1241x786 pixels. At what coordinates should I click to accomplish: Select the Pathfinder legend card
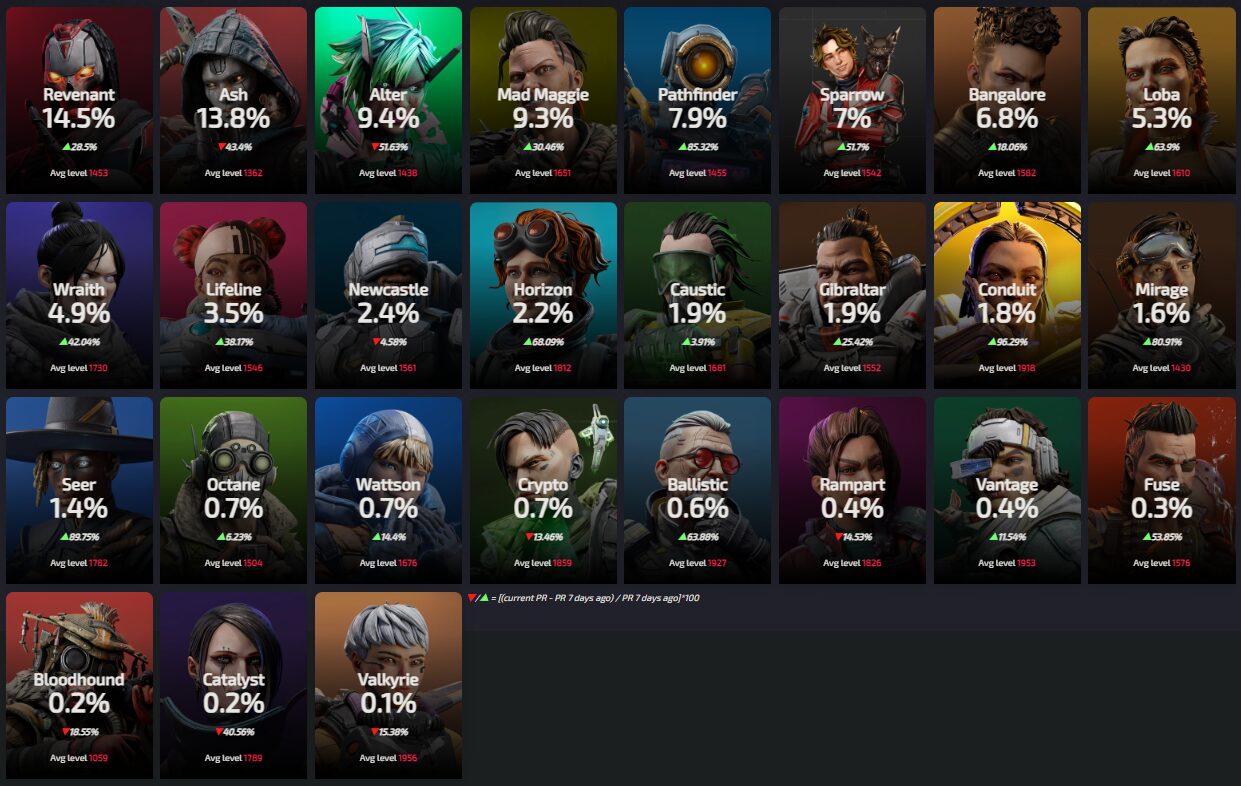point(697,100)
